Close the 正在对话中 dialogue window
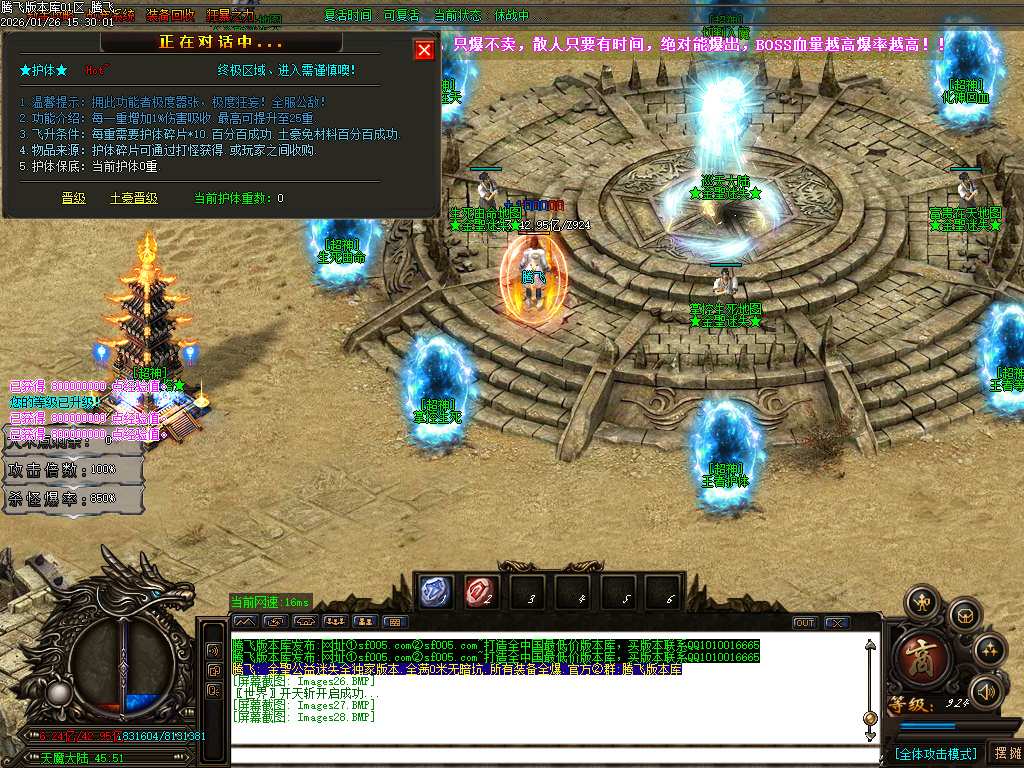 (x=425, y=49)
